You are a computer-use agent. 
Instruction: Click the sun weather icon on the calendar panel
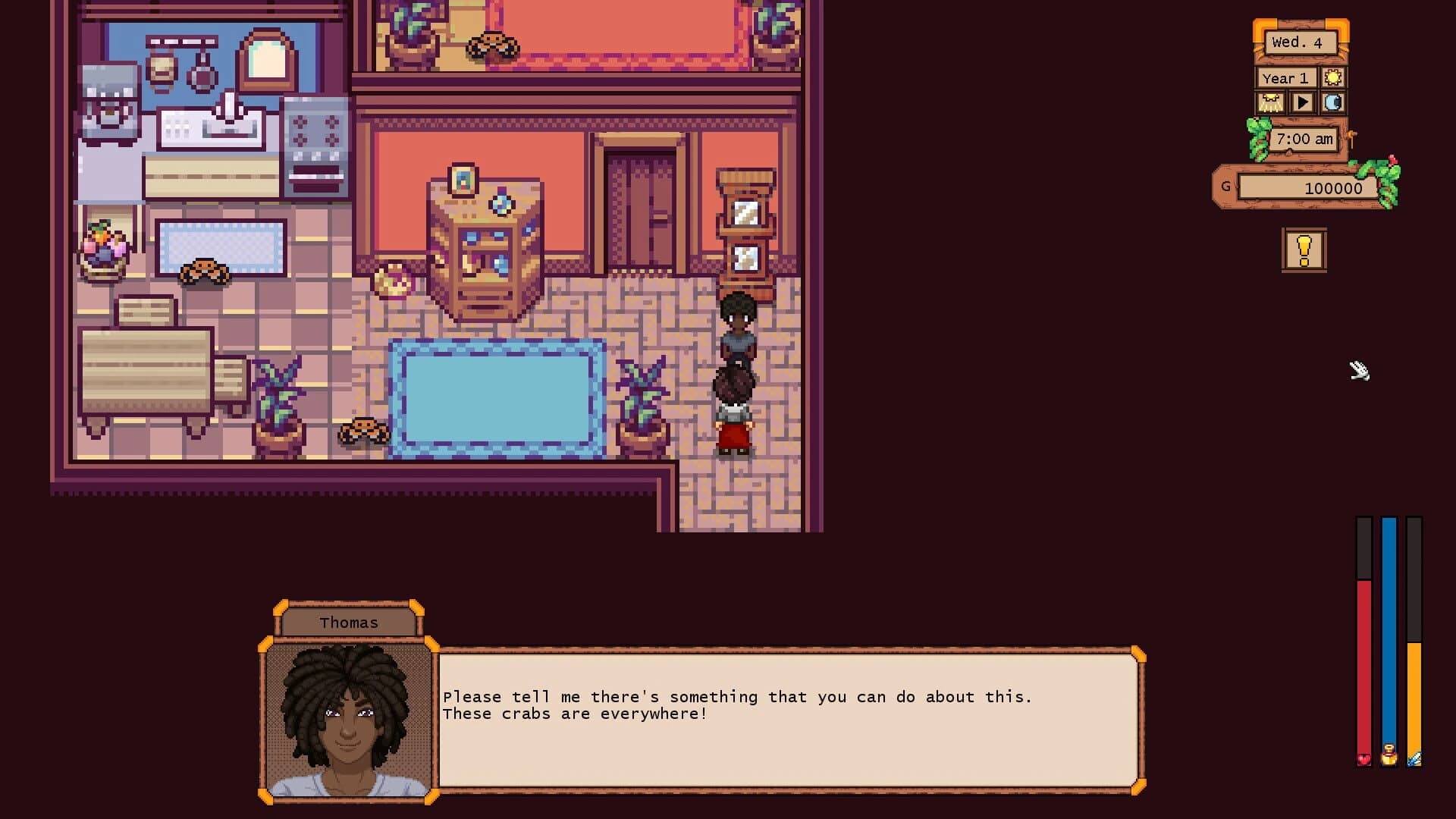coord(1334,78)
